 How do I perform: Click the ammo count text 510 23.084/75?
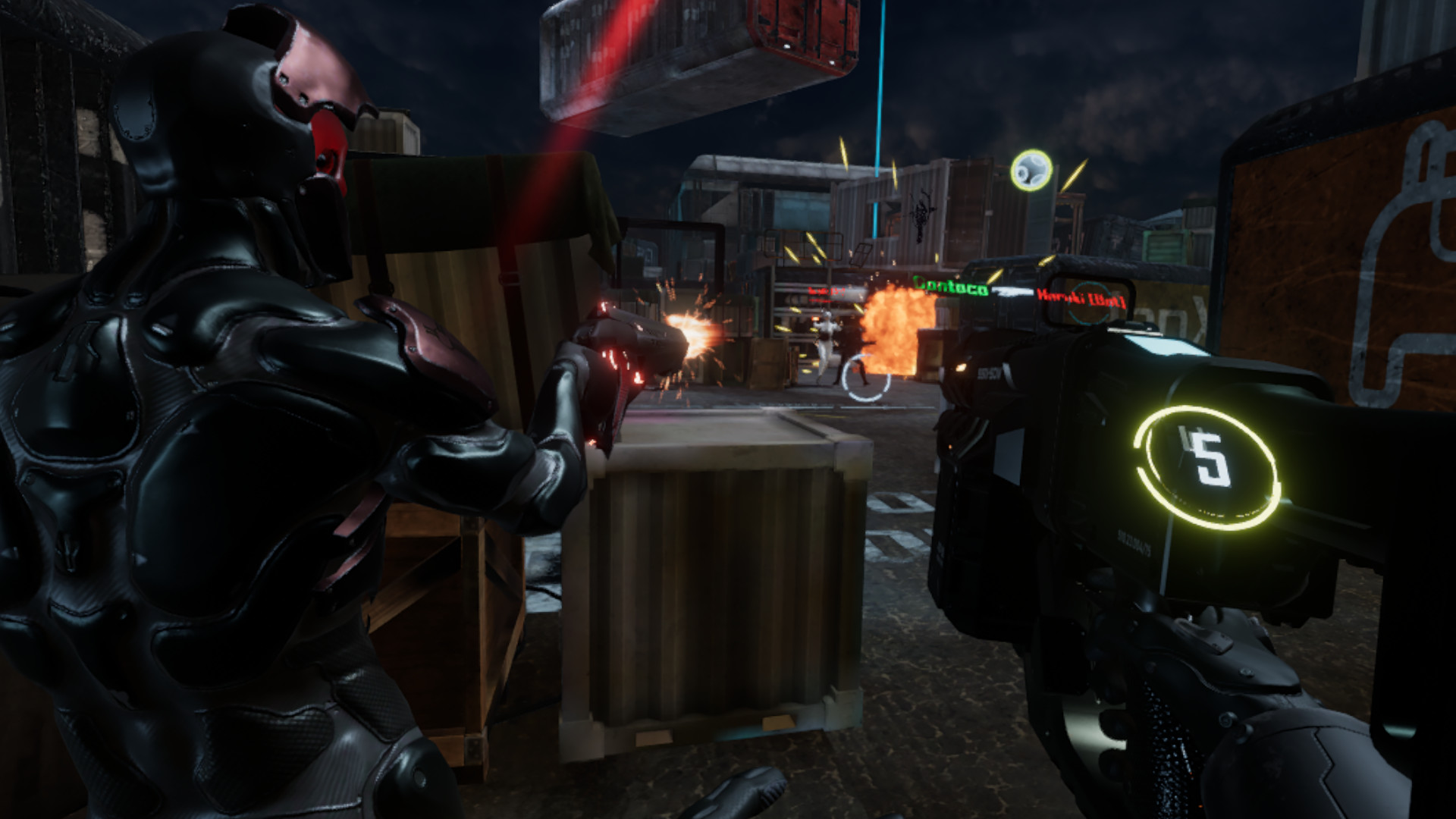tap(1134, 540)
